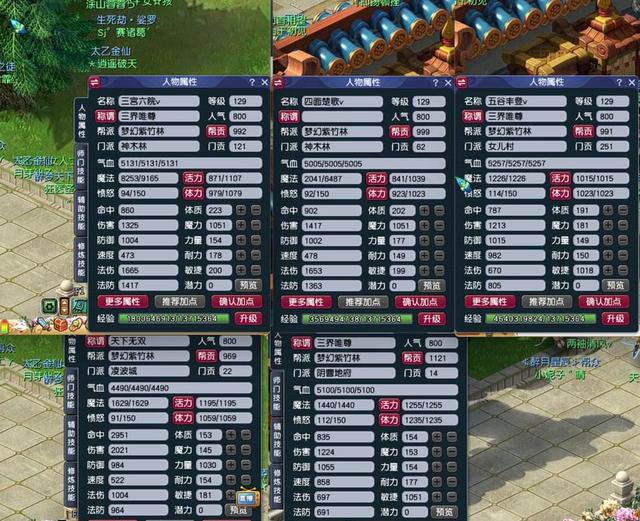Close the 三宫六院v attributes panel
640x521 pixels.
(x=265, y=83)
